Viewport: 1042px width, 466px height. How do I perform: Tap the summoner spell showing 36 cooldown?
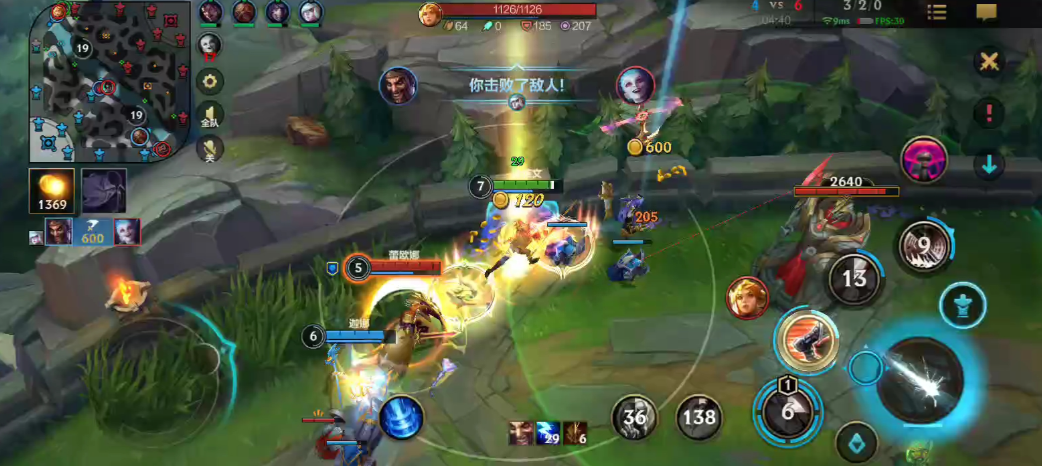click(x=634, y=416)
